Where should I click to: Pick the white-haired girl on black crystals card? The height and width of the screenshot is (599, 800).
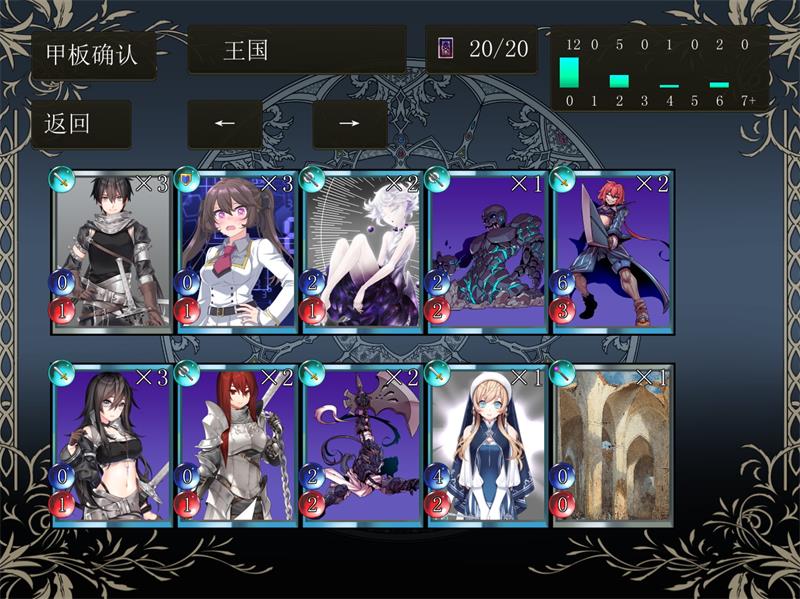pos(362,250)
